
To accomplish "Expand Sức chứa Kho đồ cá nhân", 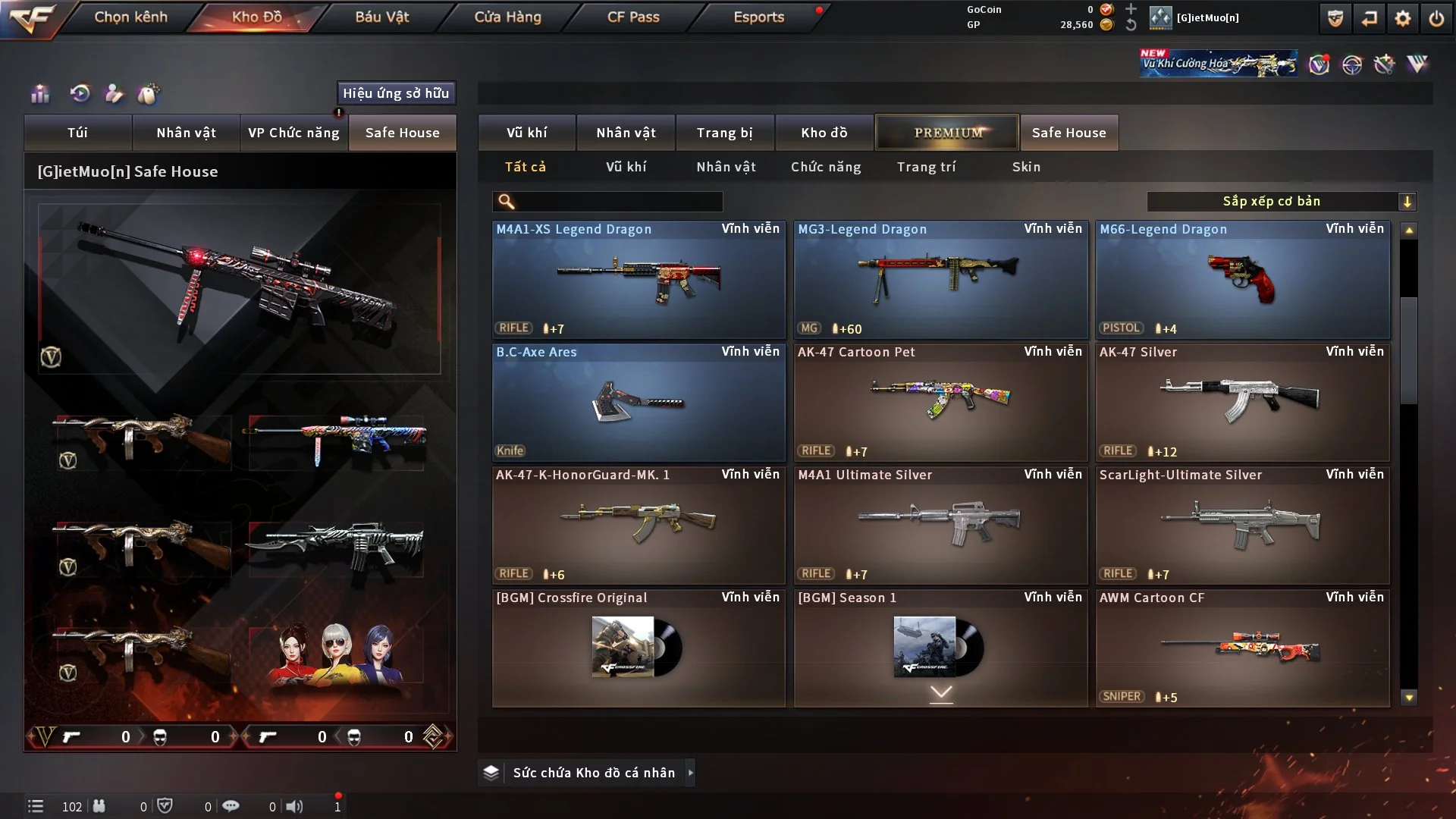I will click(x=690, y=773).
